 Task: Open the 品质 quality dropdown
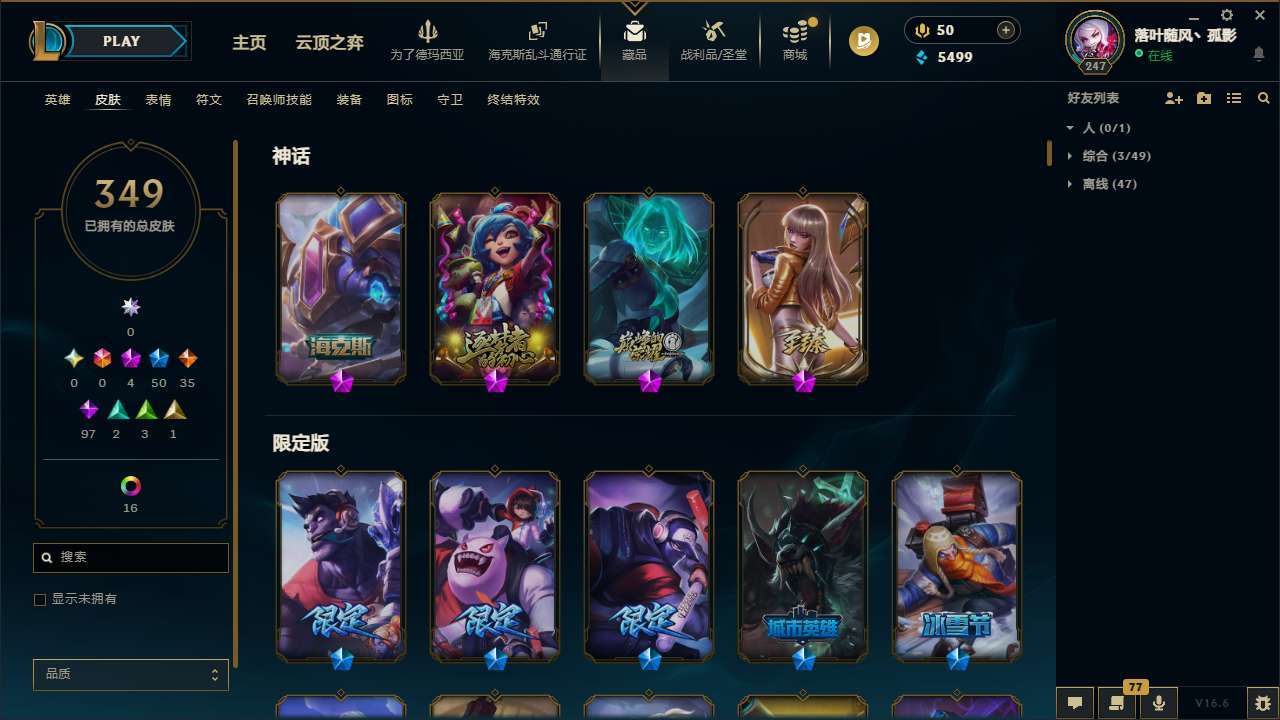(x=130, y=674)
